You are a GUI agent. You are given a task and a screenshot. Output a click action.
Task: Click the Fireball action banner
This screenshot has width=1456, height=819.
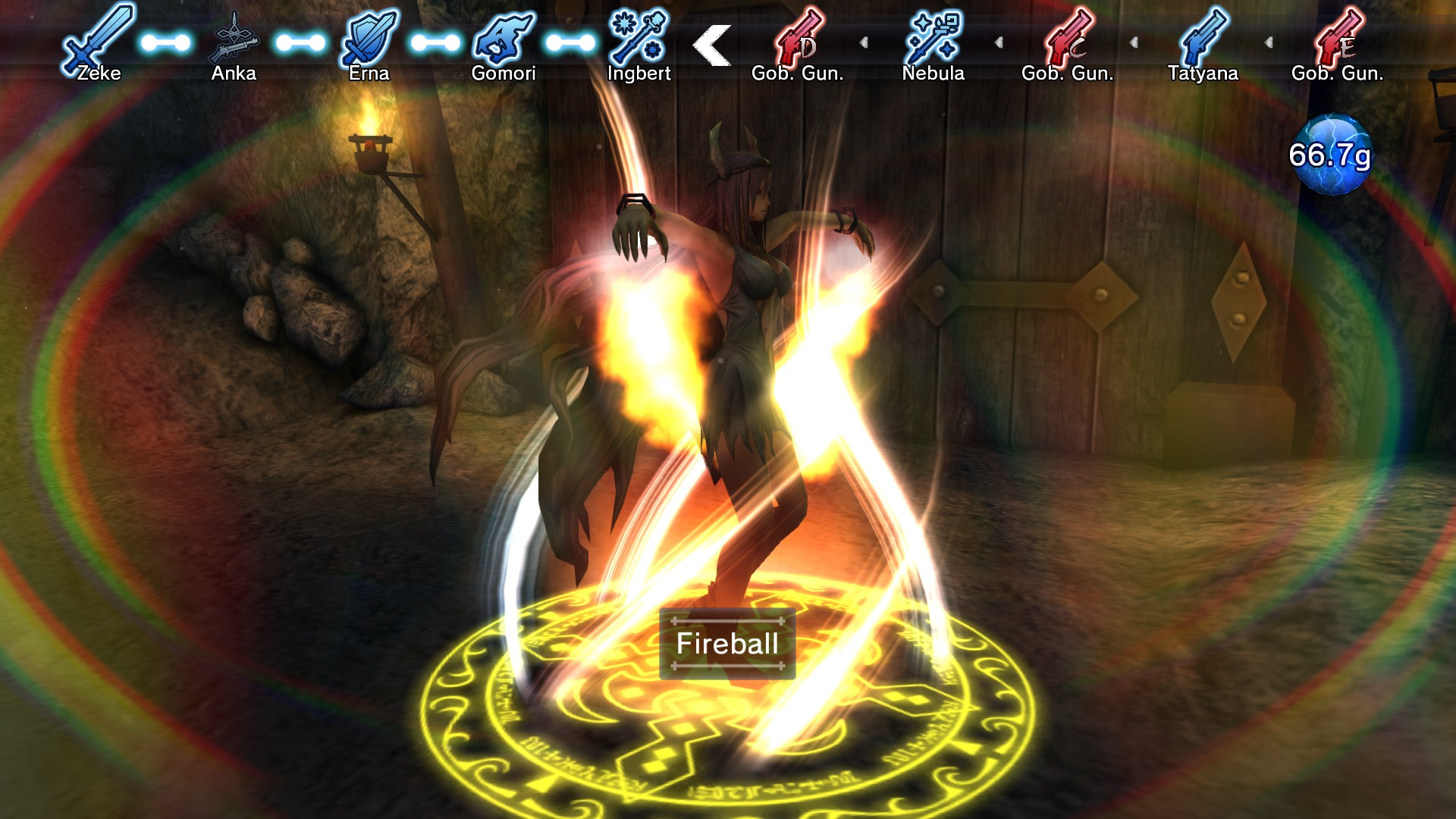(x=727, y=642)
